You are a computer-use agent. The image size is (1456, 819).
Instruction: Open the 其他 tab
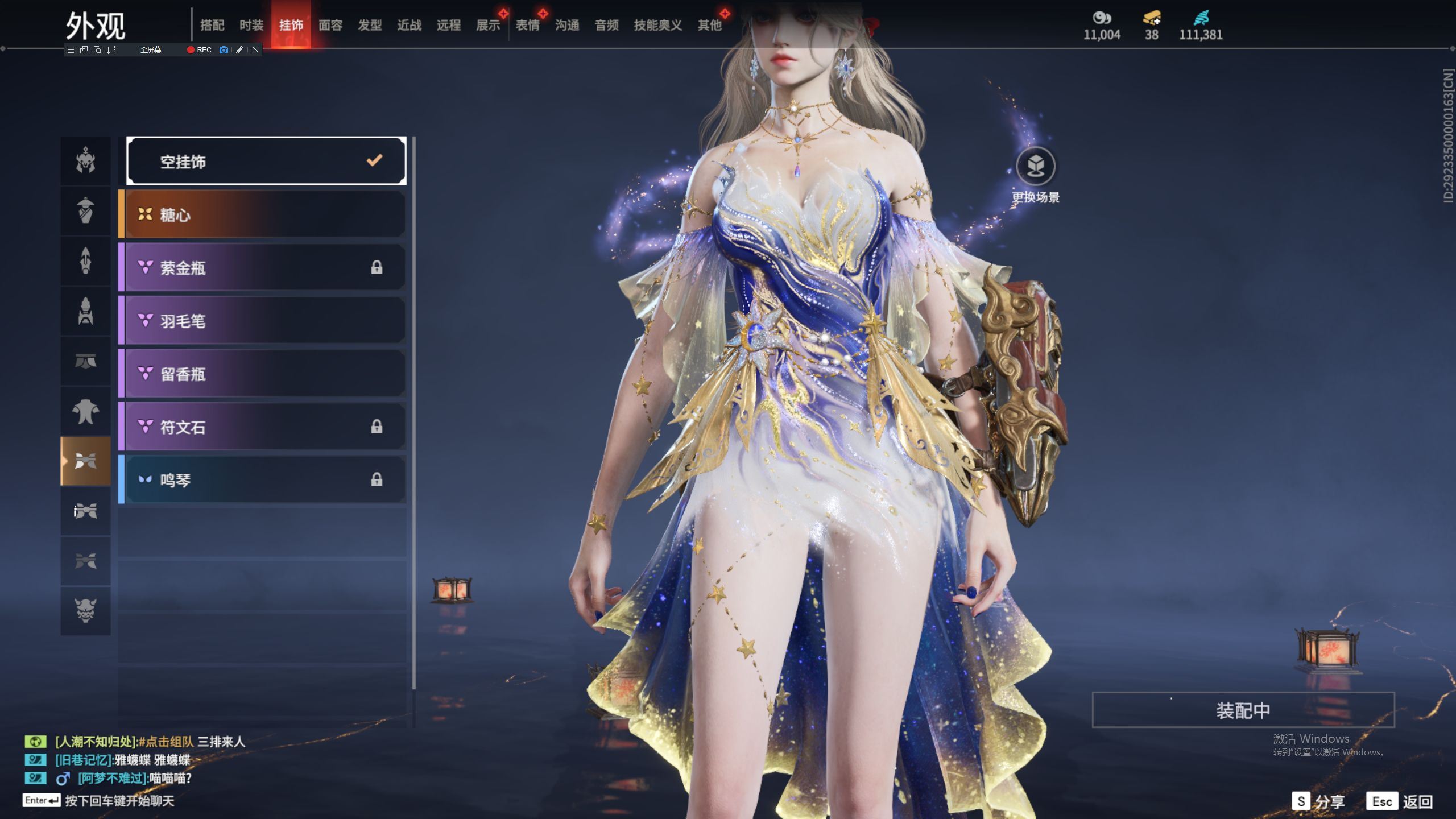pyautogui.click(x=709, y=25)
